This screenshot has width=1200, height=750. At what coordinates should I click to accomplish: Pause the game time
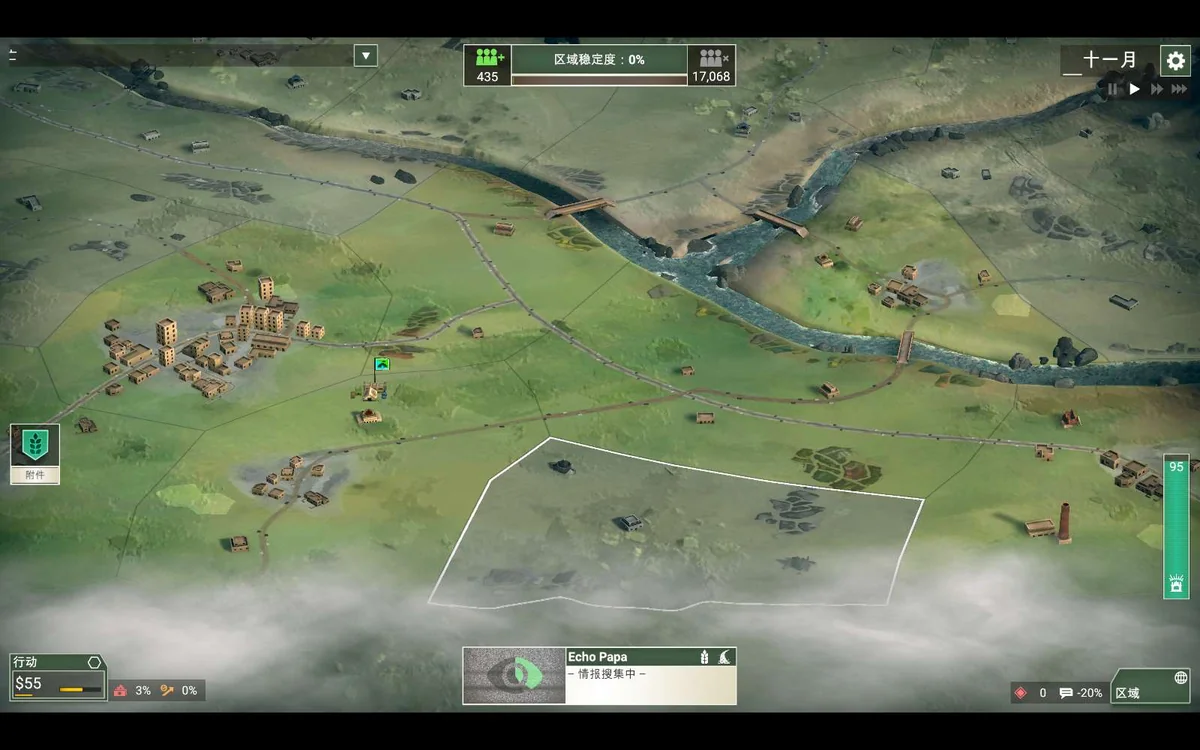pos(1112,89)
